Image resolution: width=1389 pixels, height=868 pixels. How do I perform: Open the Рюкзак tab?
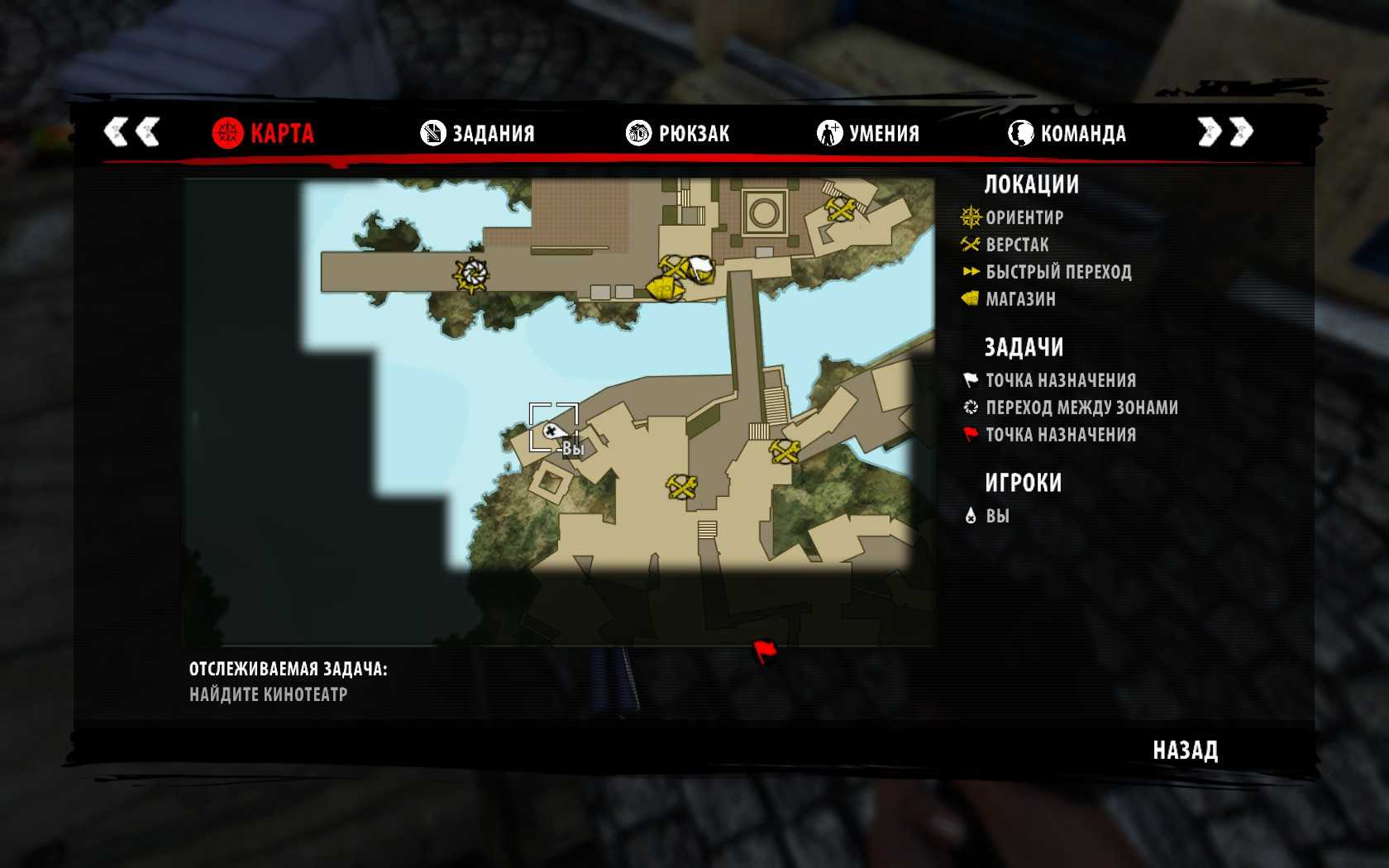tap(678, 133)
